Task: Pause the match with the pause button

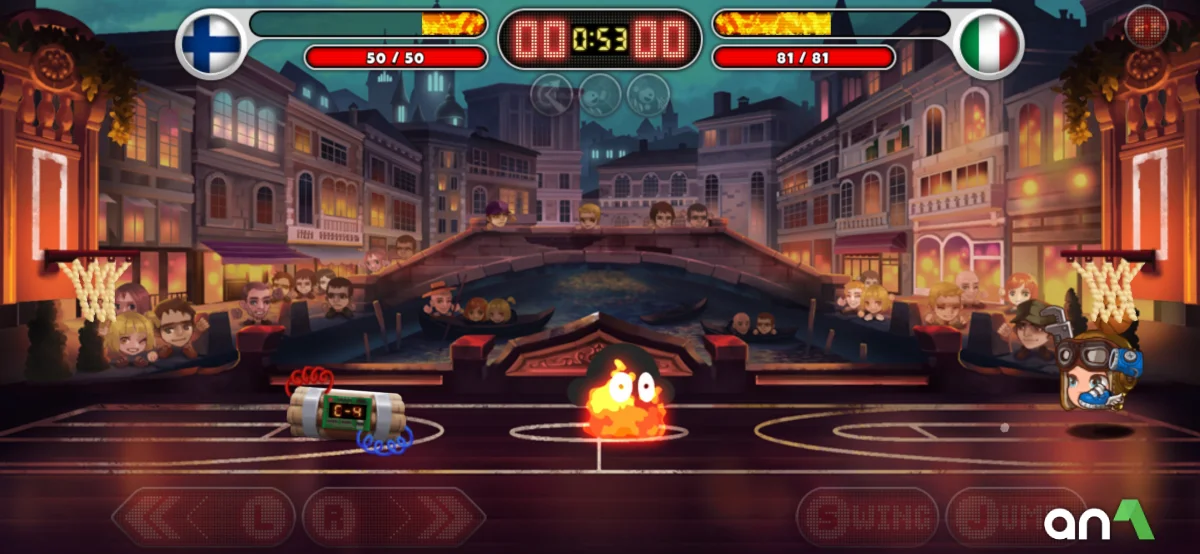Action: tap(1146, 27)
